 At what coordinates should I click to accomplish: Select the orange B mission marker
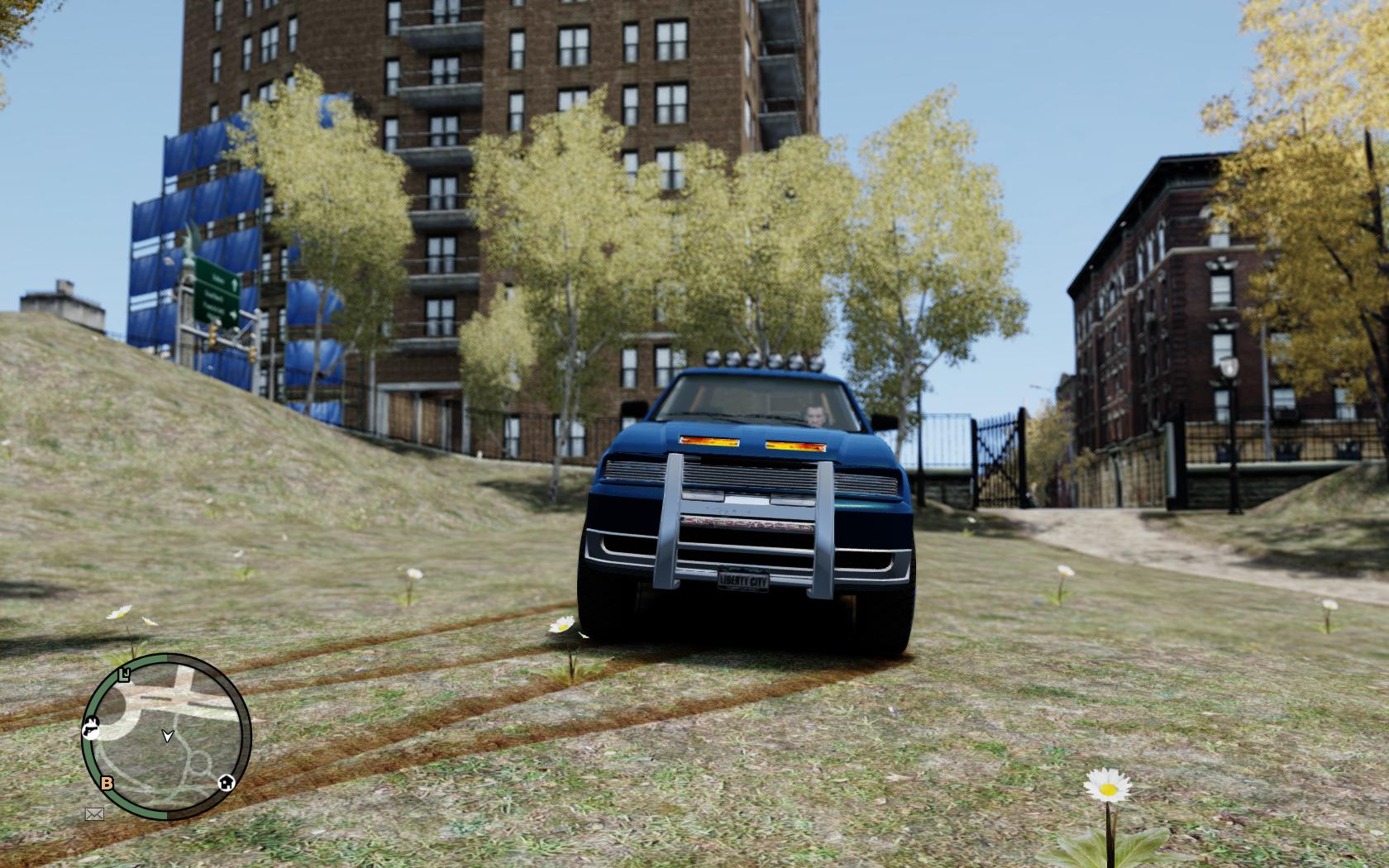107,783
